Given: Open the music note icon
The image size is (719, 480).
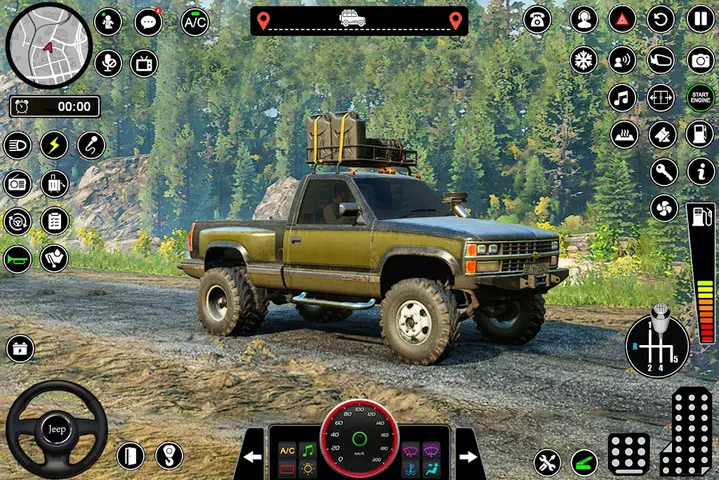Looking at the screenshot, I should coord(622,97).
